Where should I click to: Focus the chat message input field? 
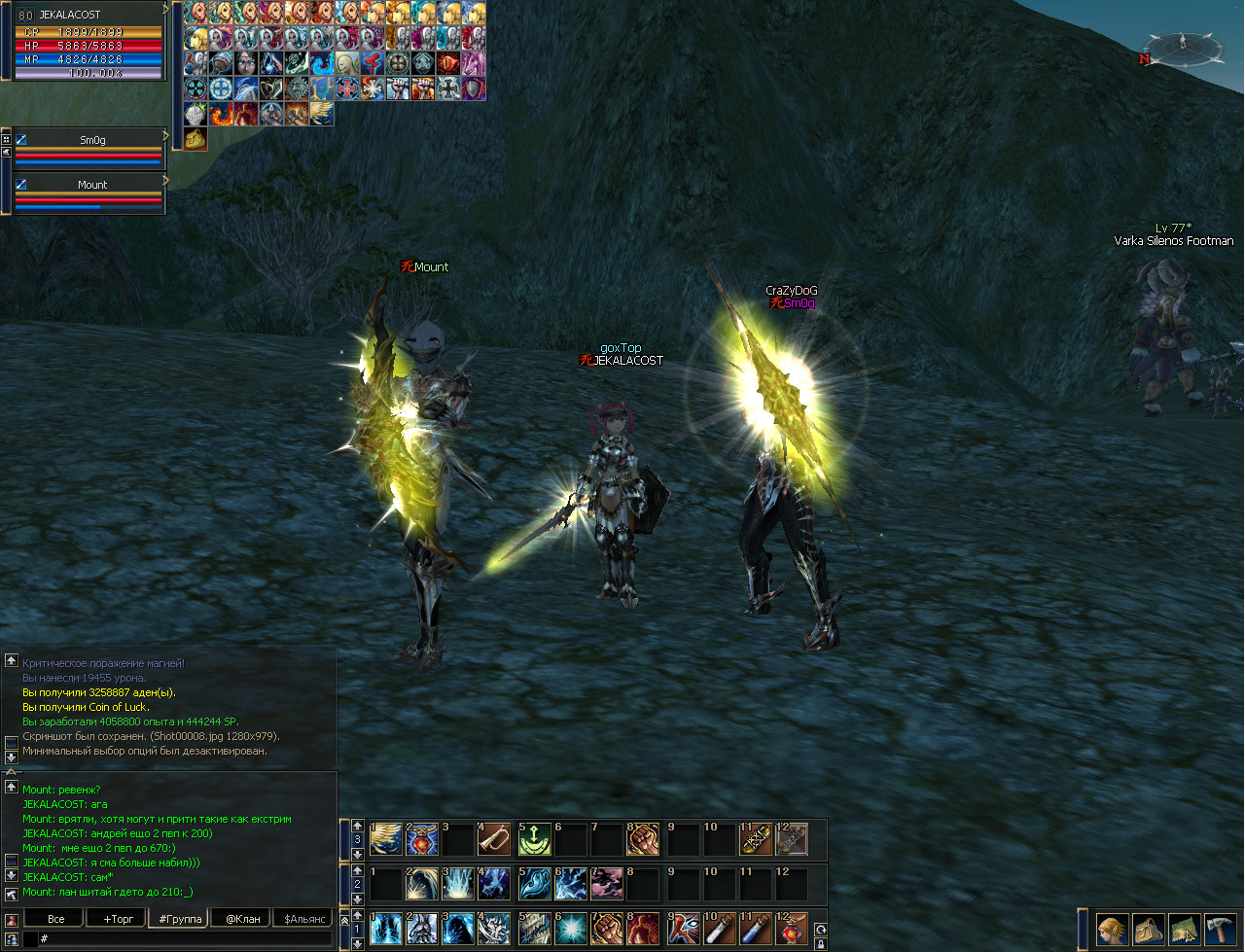point(185,938)
